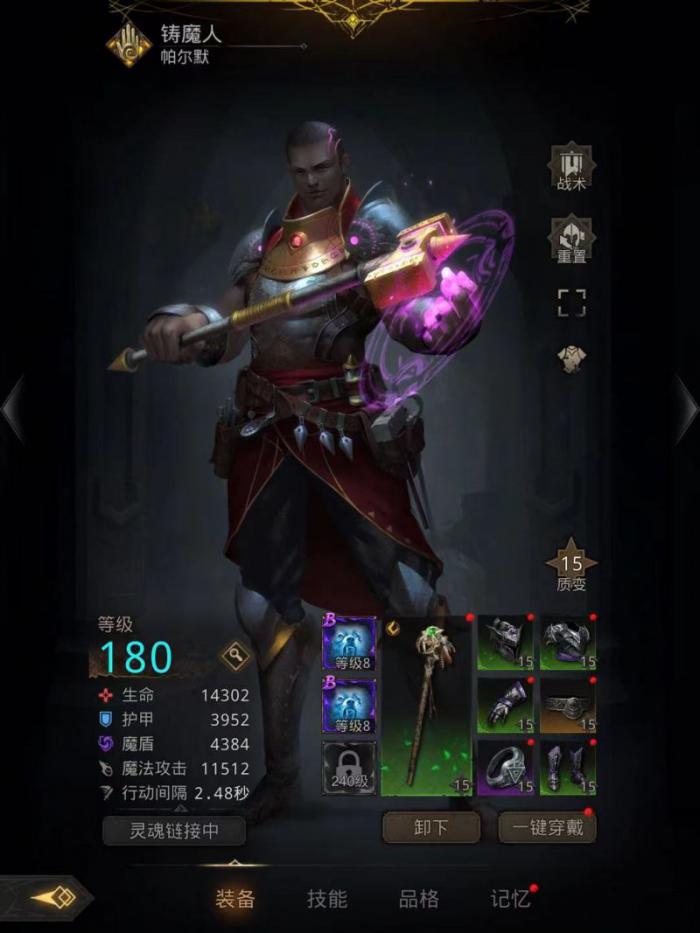The width and height of the screenshot is (700, 933).
Task: Toggle the fullscreen bracket view icon
Action: pyautogui.click(x=571, y=303)
